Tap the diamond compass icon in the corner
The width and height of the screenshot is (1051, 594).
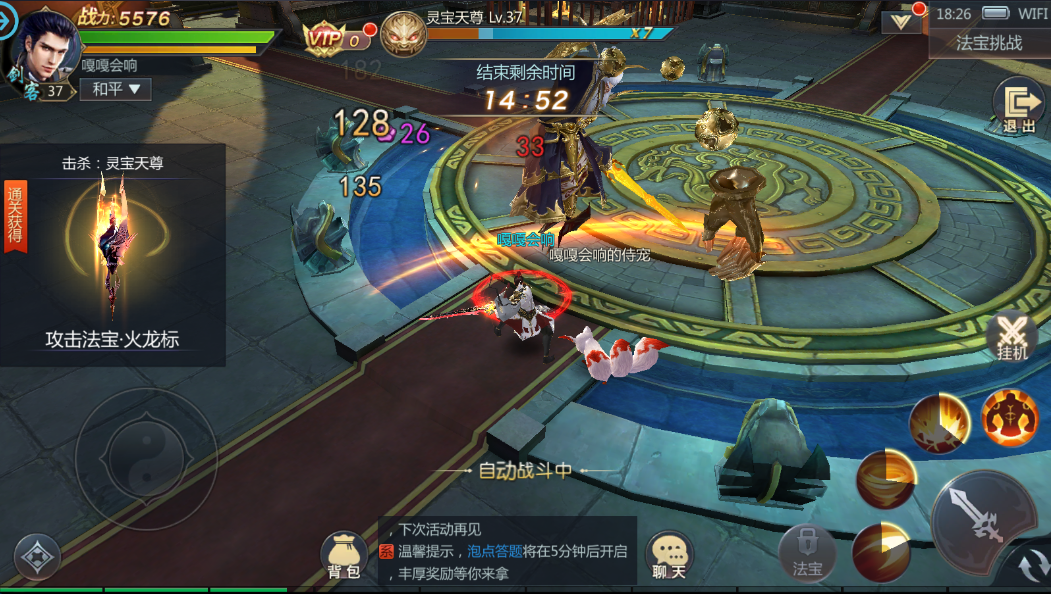click(x=37, y=558)
